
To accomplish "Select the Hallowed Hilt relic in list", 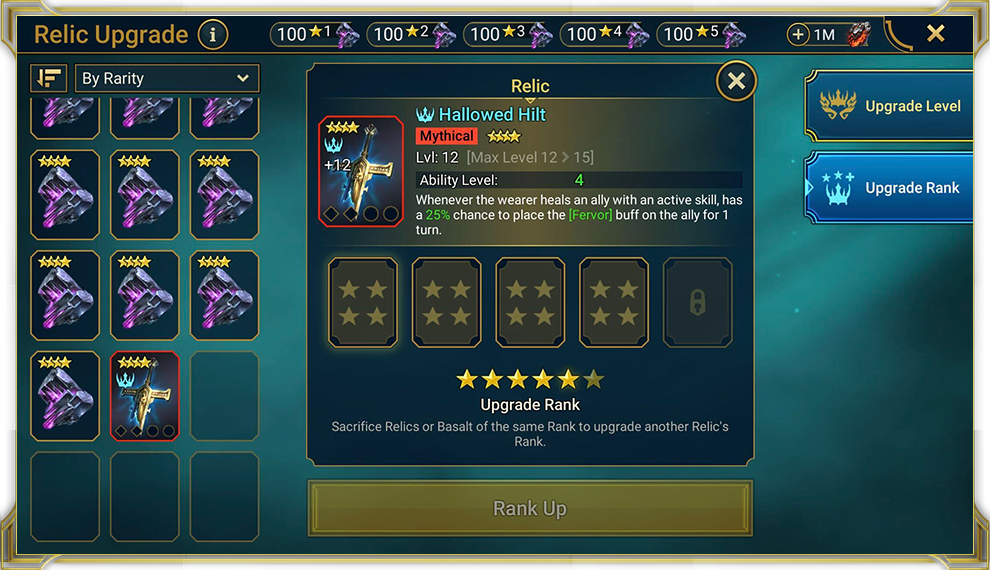I will [145, 396].
